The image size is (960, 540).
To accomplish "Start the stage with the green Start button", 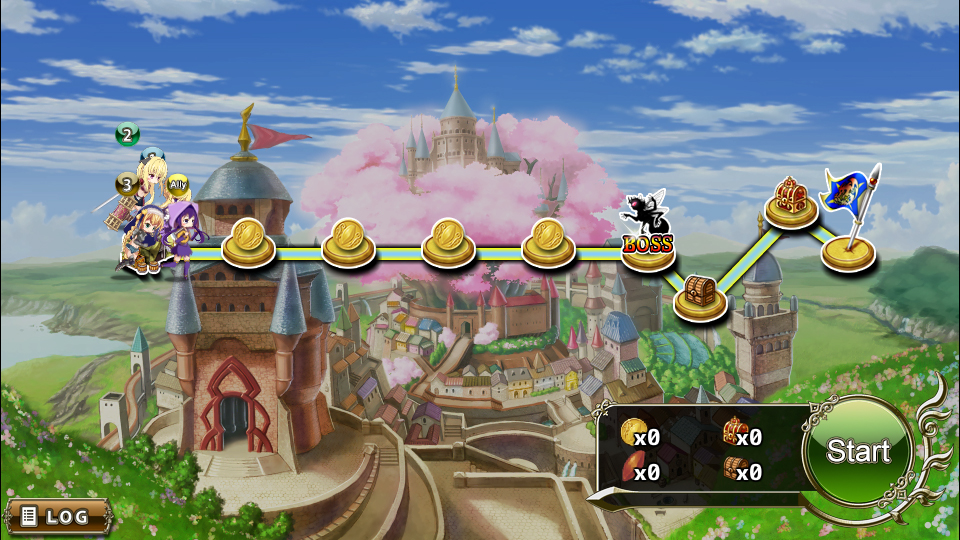I will (858, 452).
